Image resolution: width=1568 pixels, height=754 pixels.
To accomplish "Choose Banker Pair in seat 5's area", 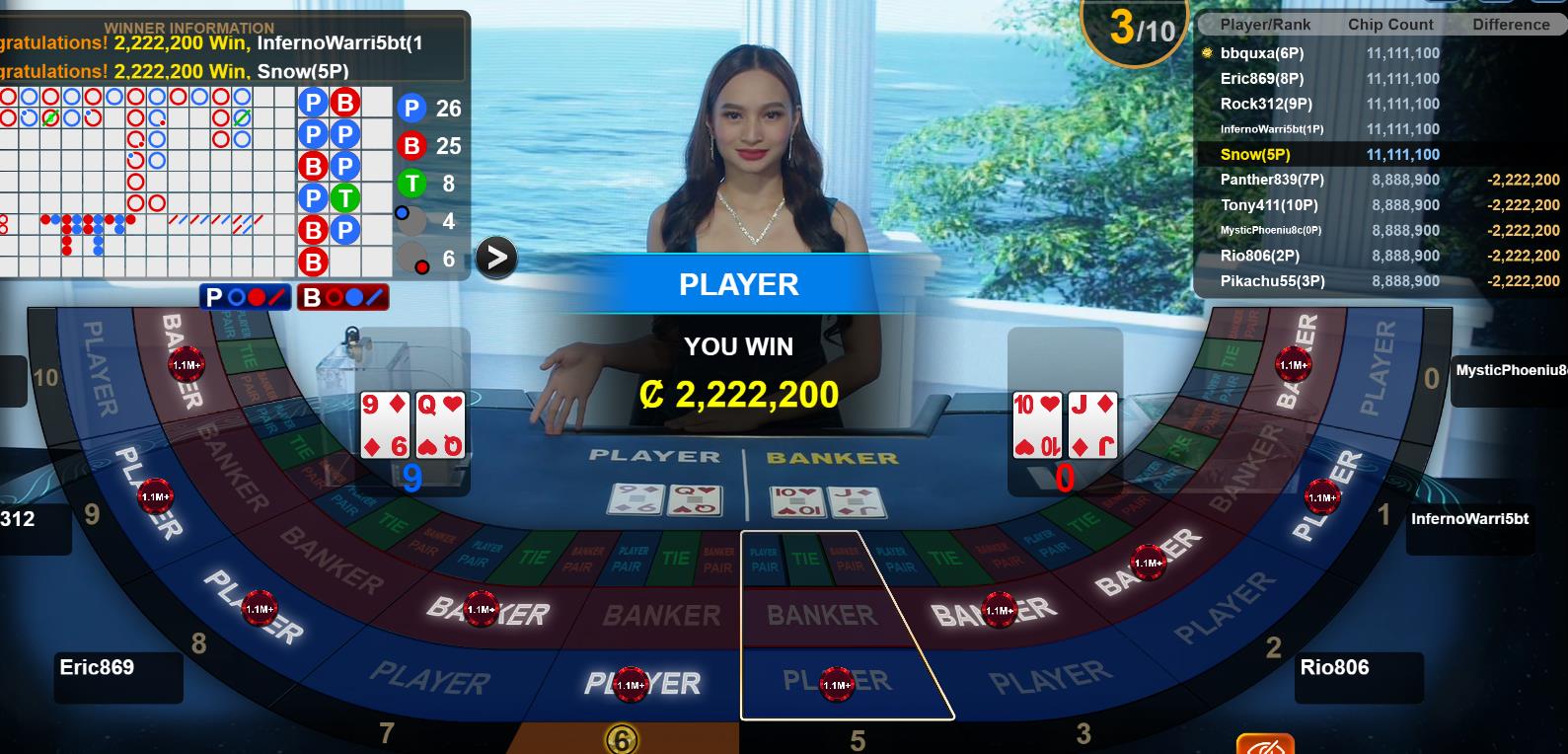I will pos(849,560).
